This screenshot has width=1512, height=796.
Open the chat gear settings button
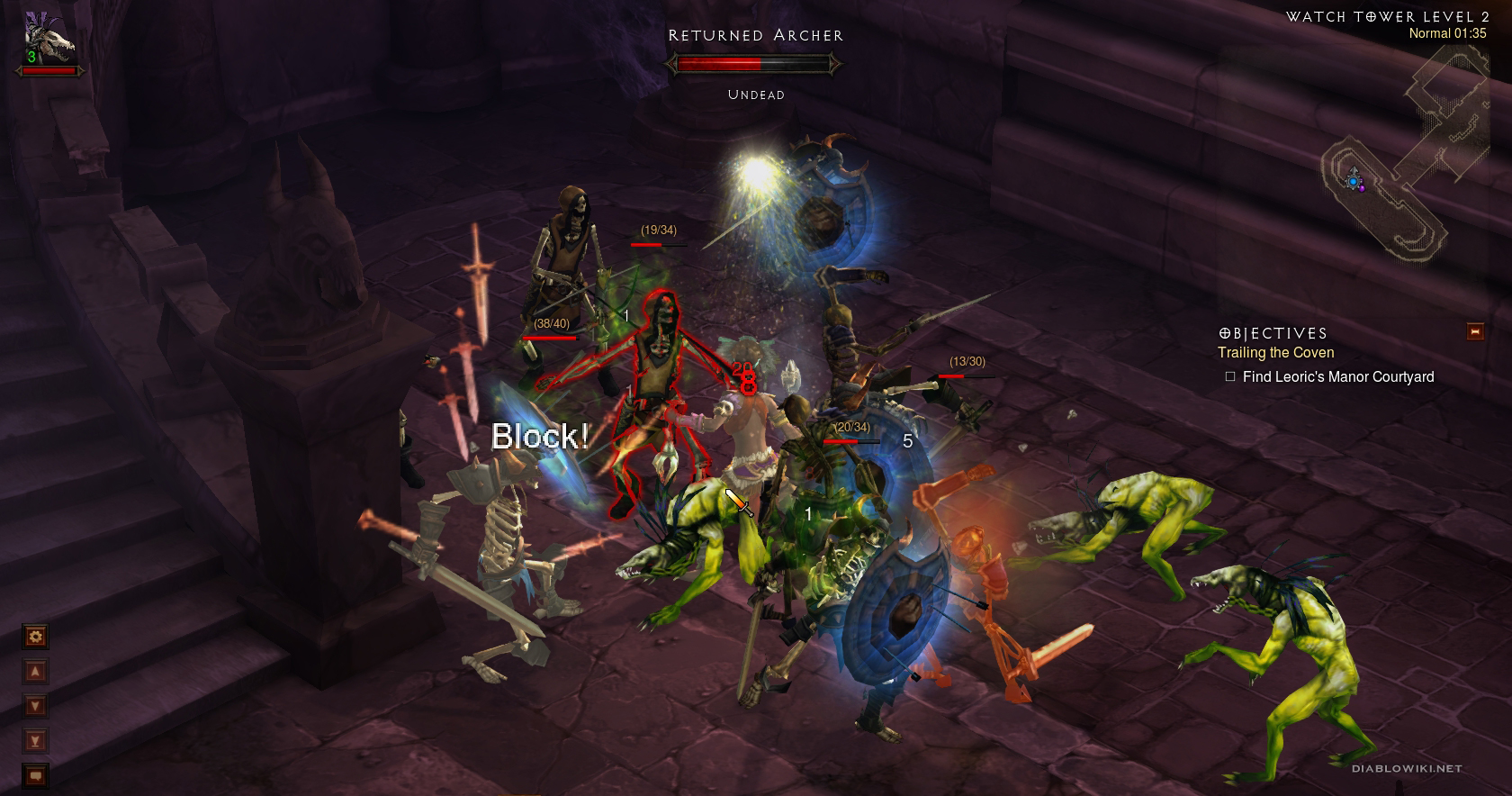[x=35, y=637]
